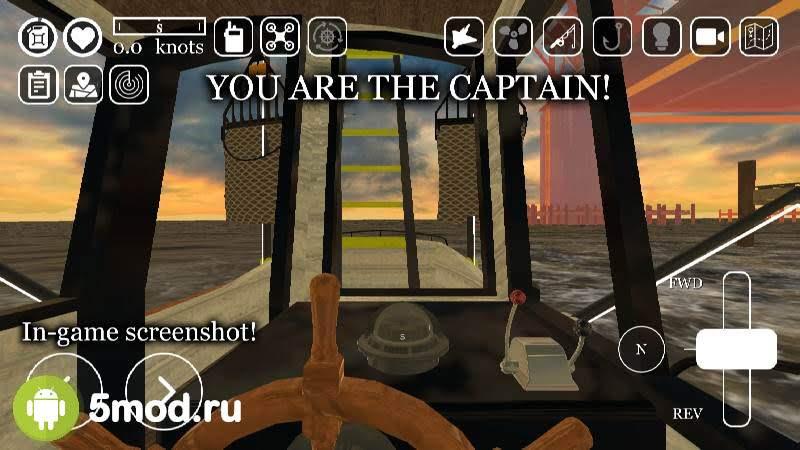Click the round N neutral gear button
Viewport: 800px width, 450px height.
pos(641,349)
